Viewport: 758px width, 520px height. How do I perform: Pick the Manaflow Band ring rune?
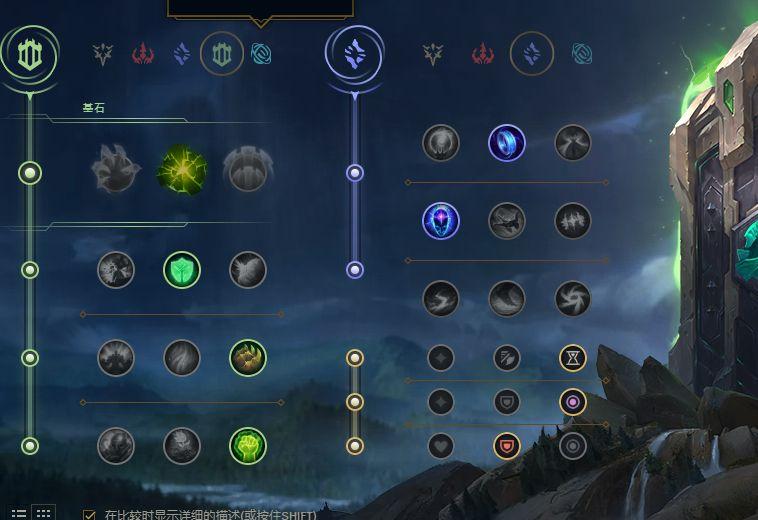tap(507, 143)
